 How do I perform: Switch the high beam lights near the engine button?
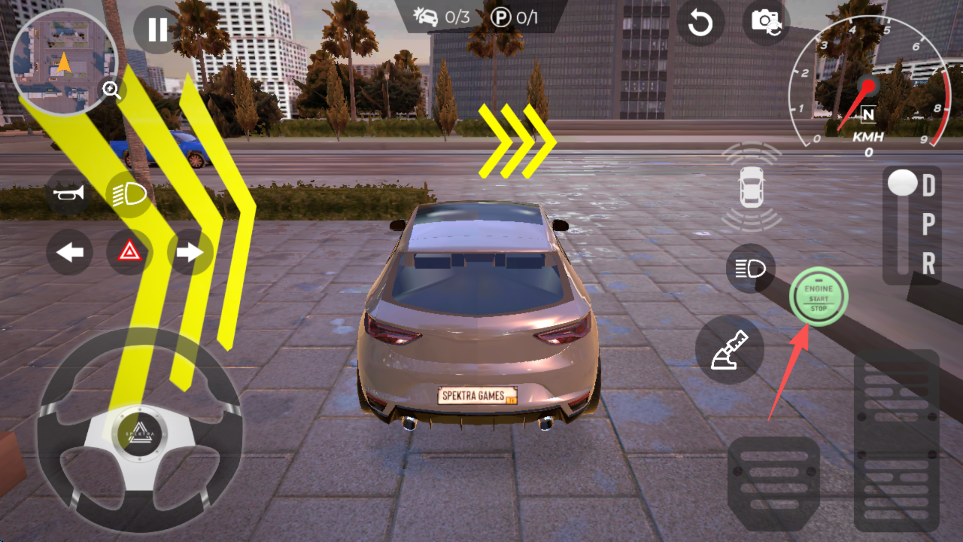pyautogui.click(x=750, y=268)
